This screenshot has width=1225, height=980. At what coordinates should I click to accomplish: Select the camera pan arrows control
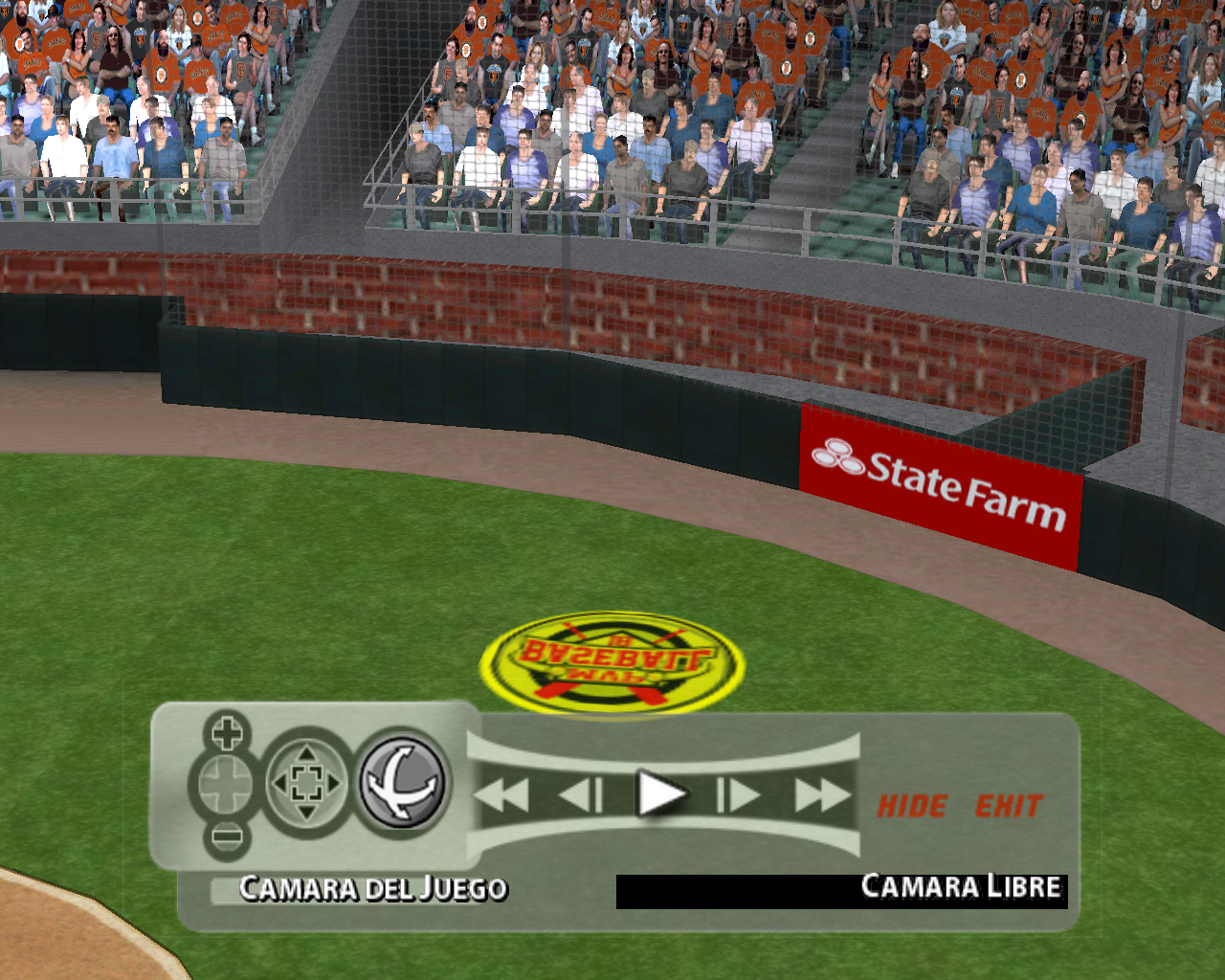click(306, 785)
